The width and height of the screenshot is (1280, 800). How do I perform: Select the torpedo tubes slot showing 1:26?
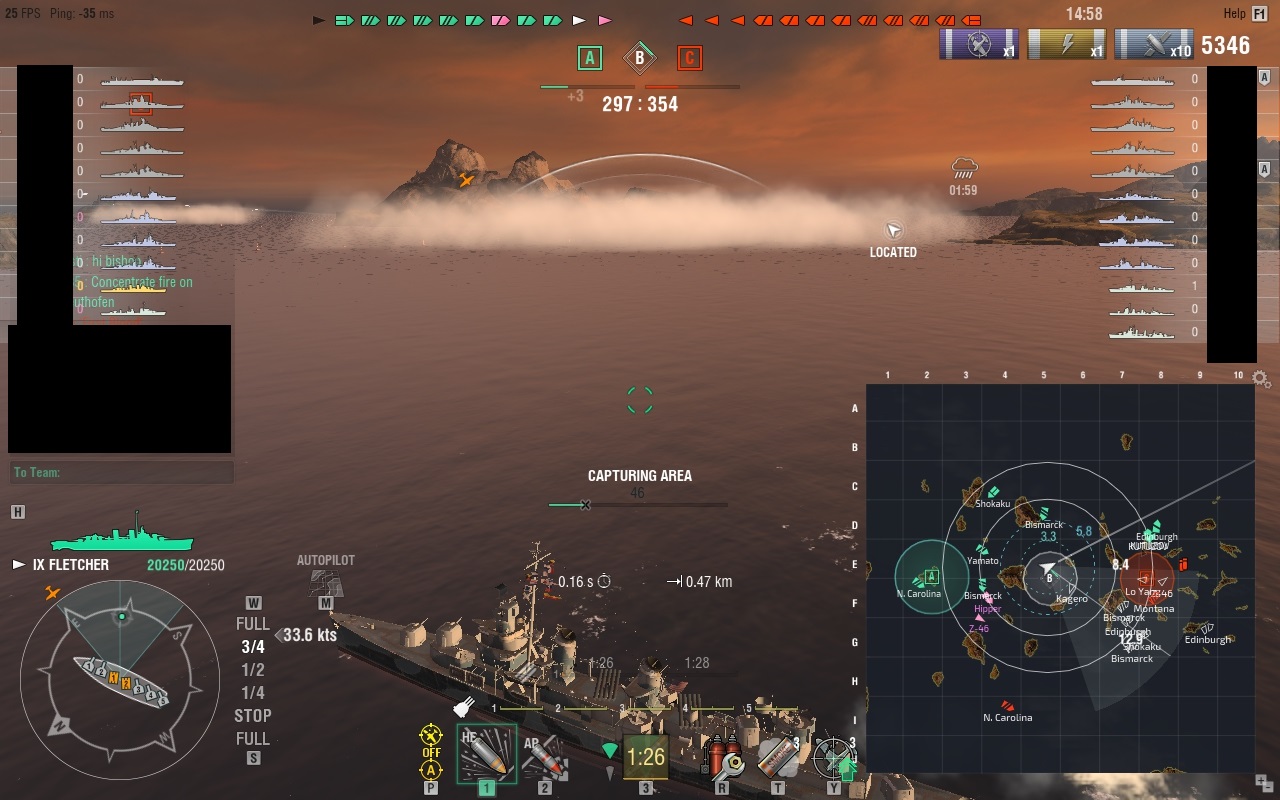tap(645, 756)
